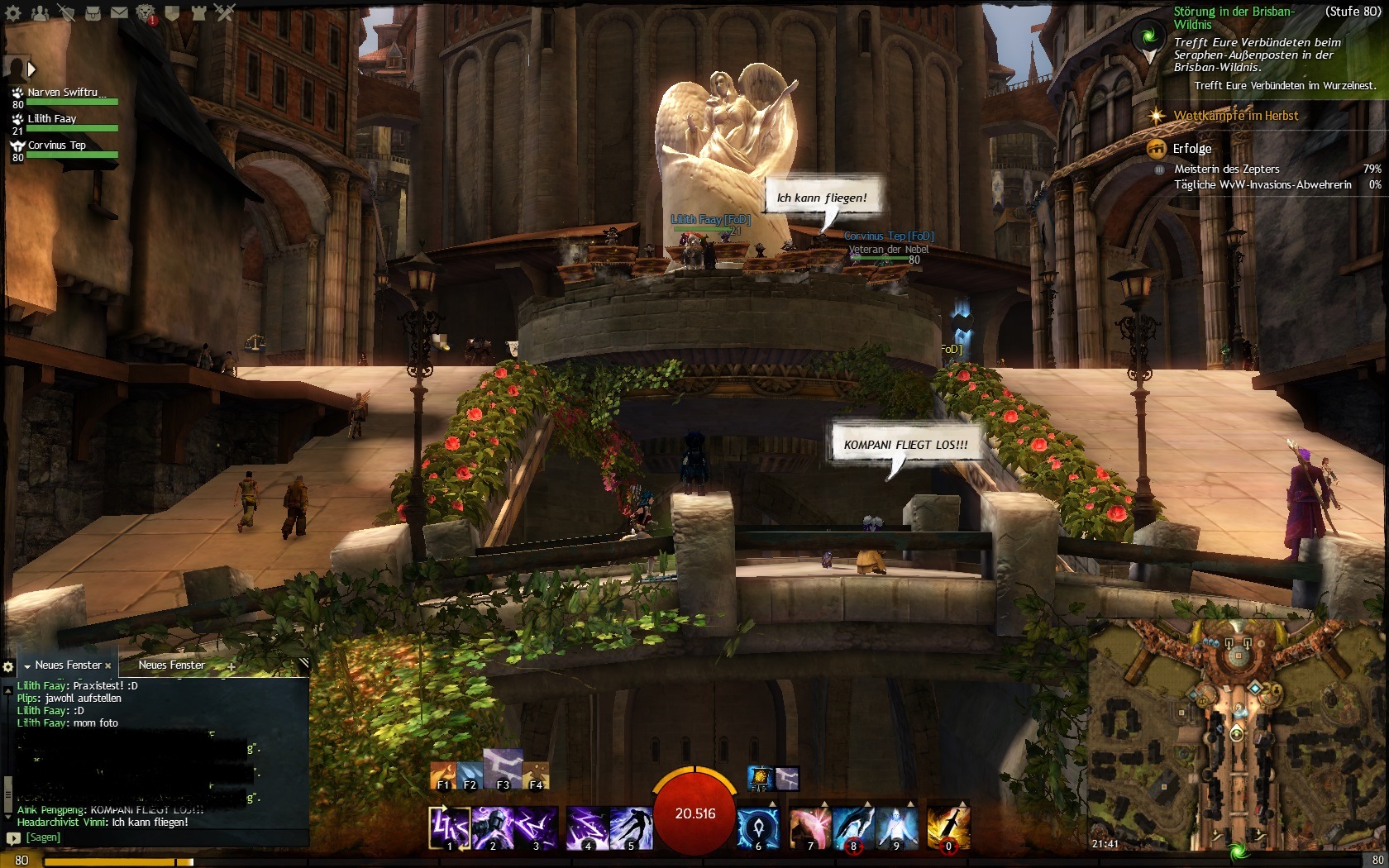Add a new chat tab with plus button
The height and width of the screenshot is (868, 1389).
231,665
